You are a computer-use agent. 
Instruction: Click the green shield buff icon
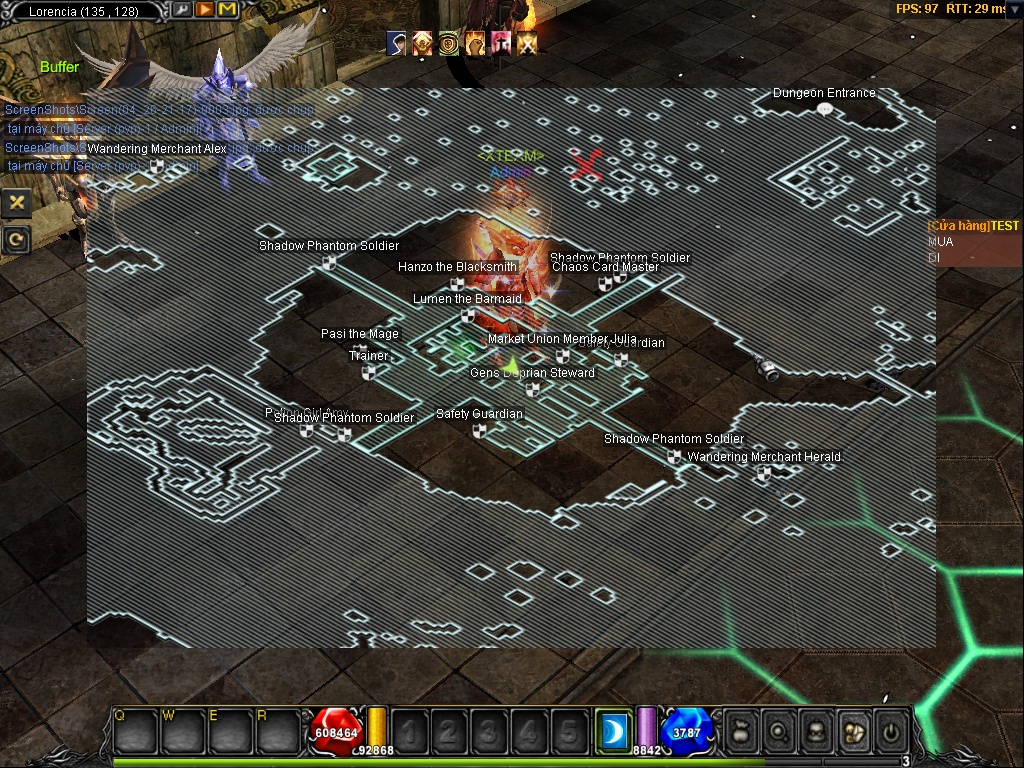point(449,43)
